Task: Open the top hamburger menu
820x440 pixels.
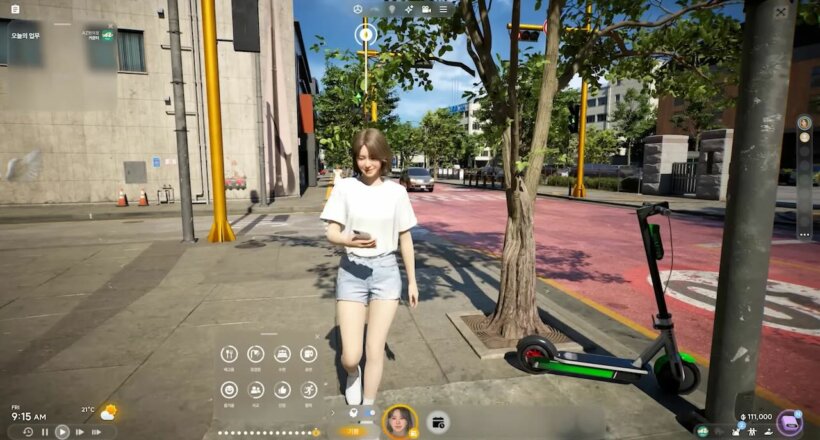Action: [442, 9]
